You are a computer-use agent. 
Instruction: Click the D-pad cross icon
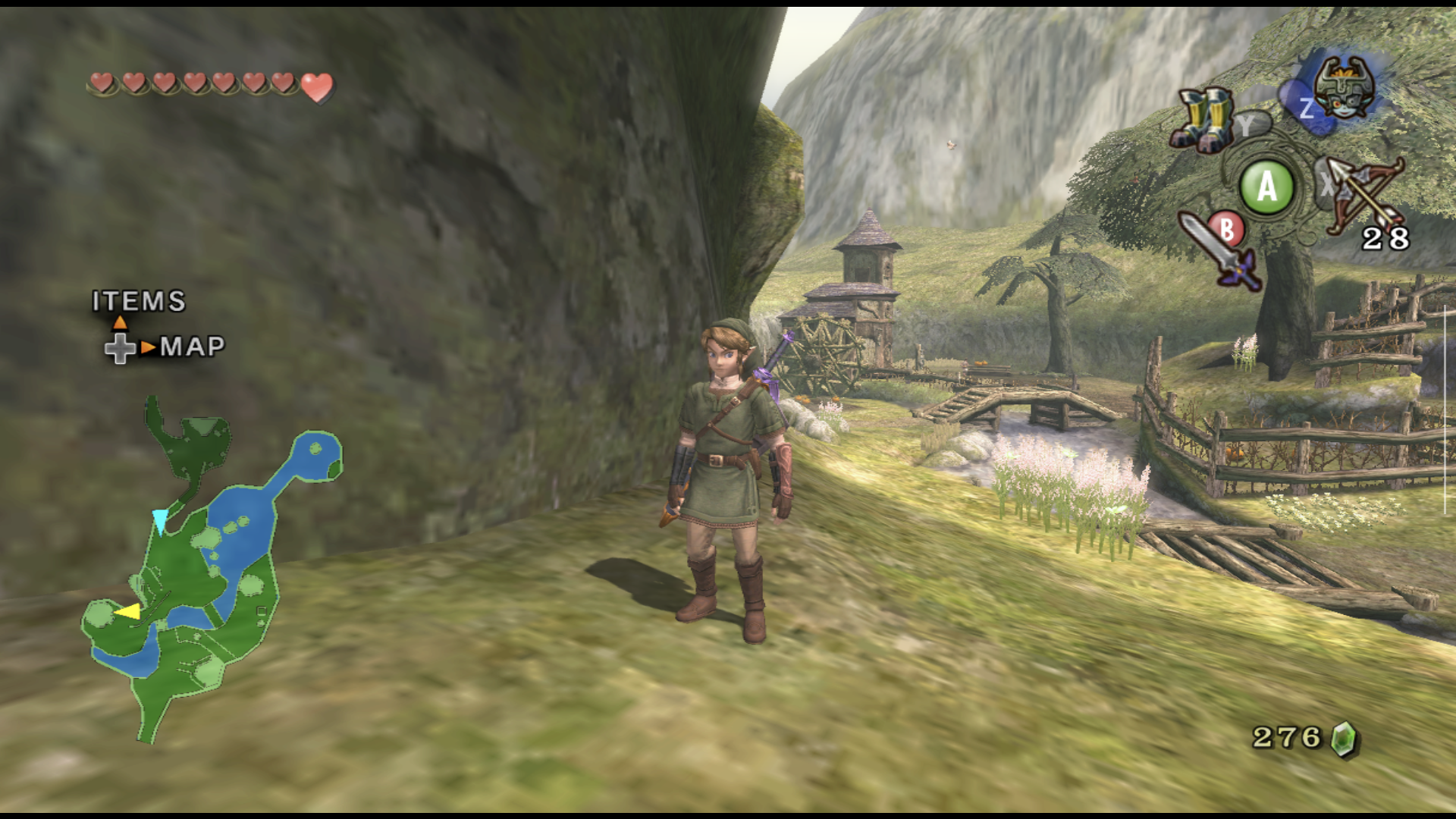(120, 350)
